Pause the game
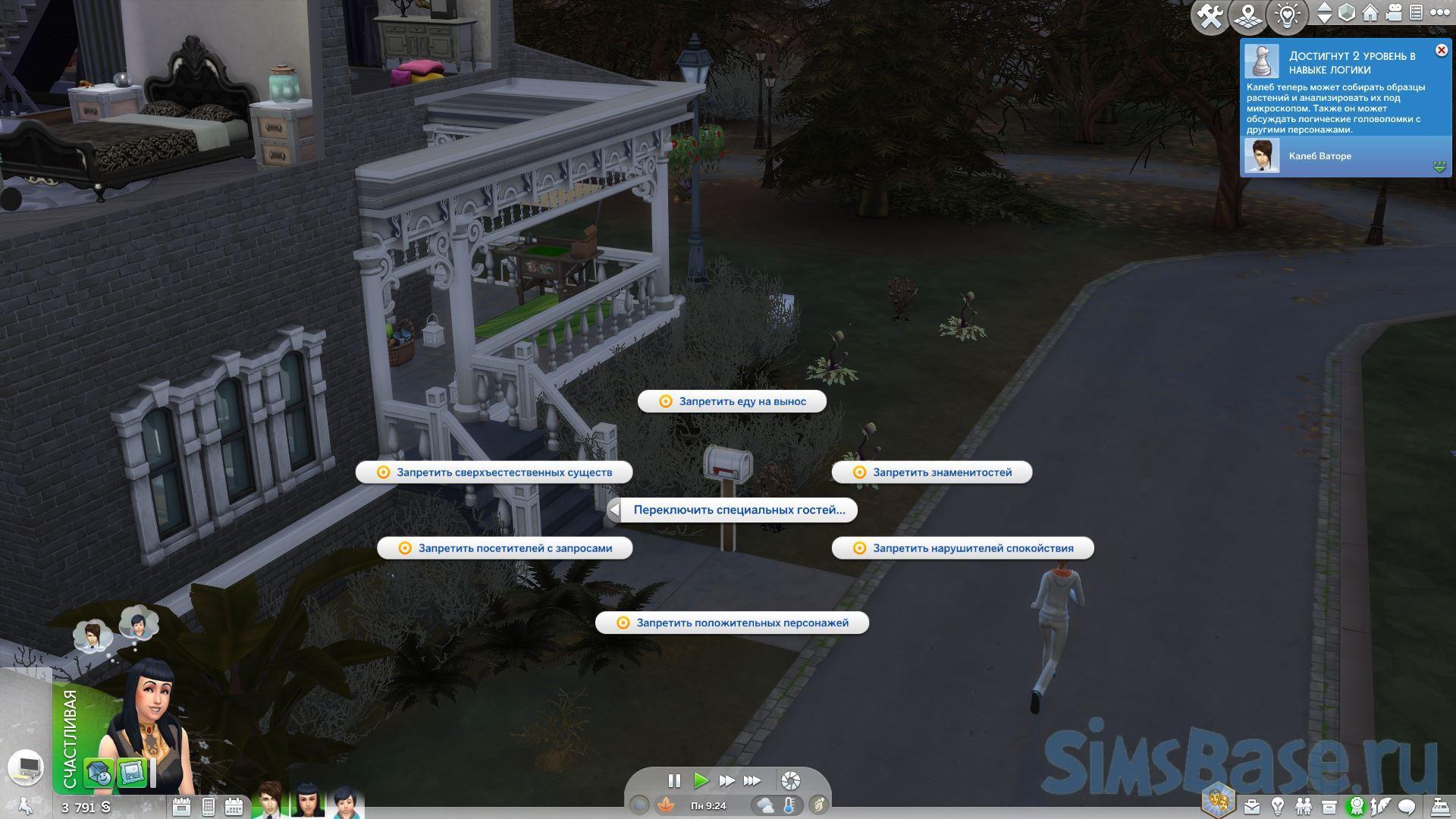The width and height of the screenshot is (1456, 819). [674, 780]
